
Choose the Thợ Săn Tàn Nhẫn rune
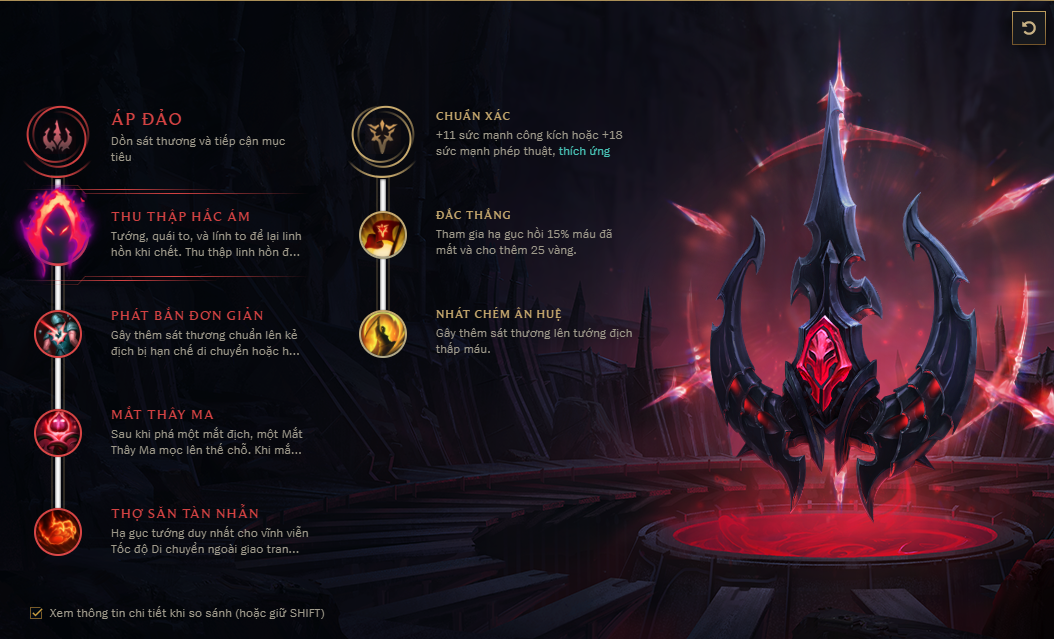(x=57, y=531)
